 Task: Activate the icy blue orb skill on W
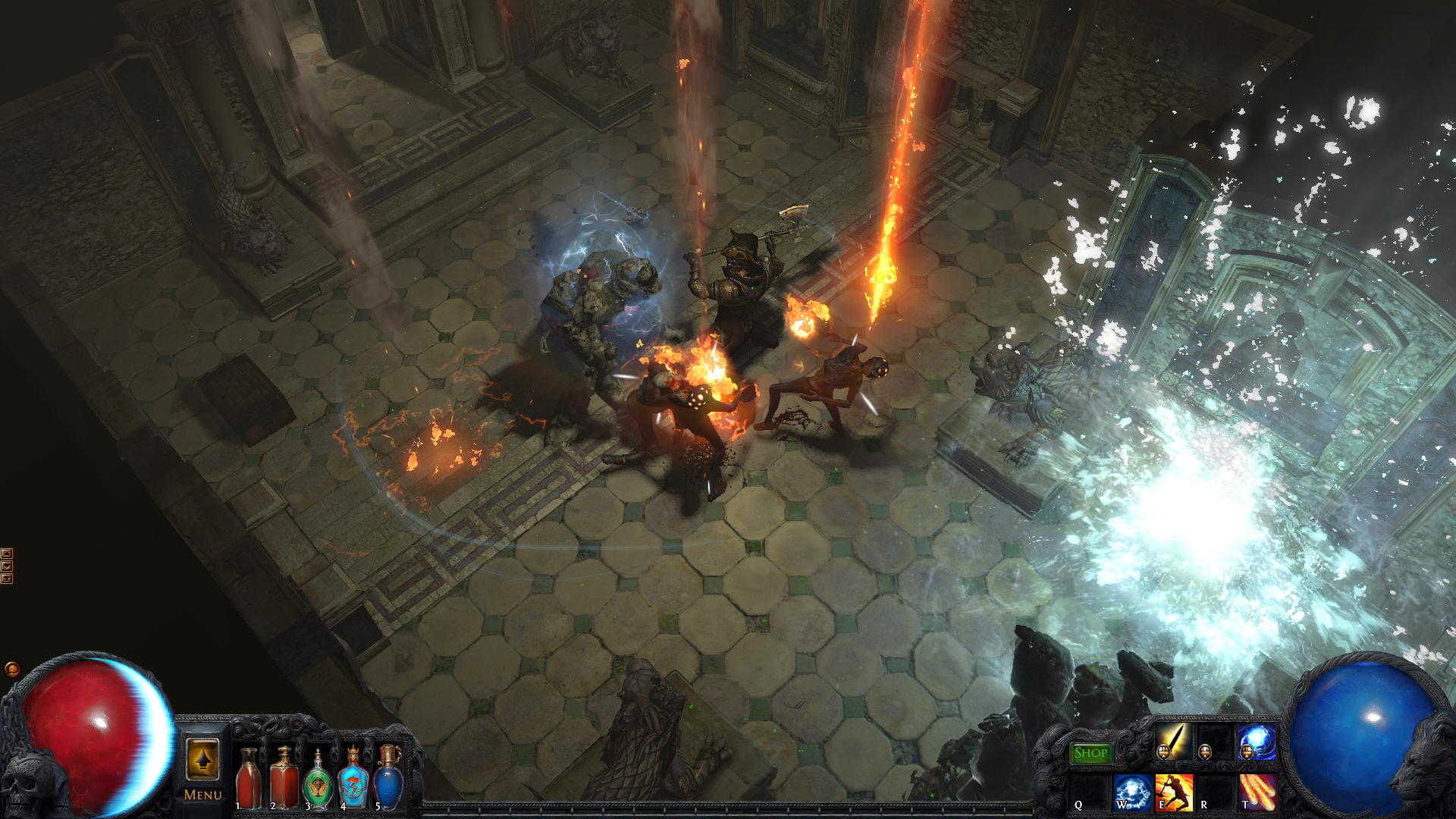coord(1131,793)
